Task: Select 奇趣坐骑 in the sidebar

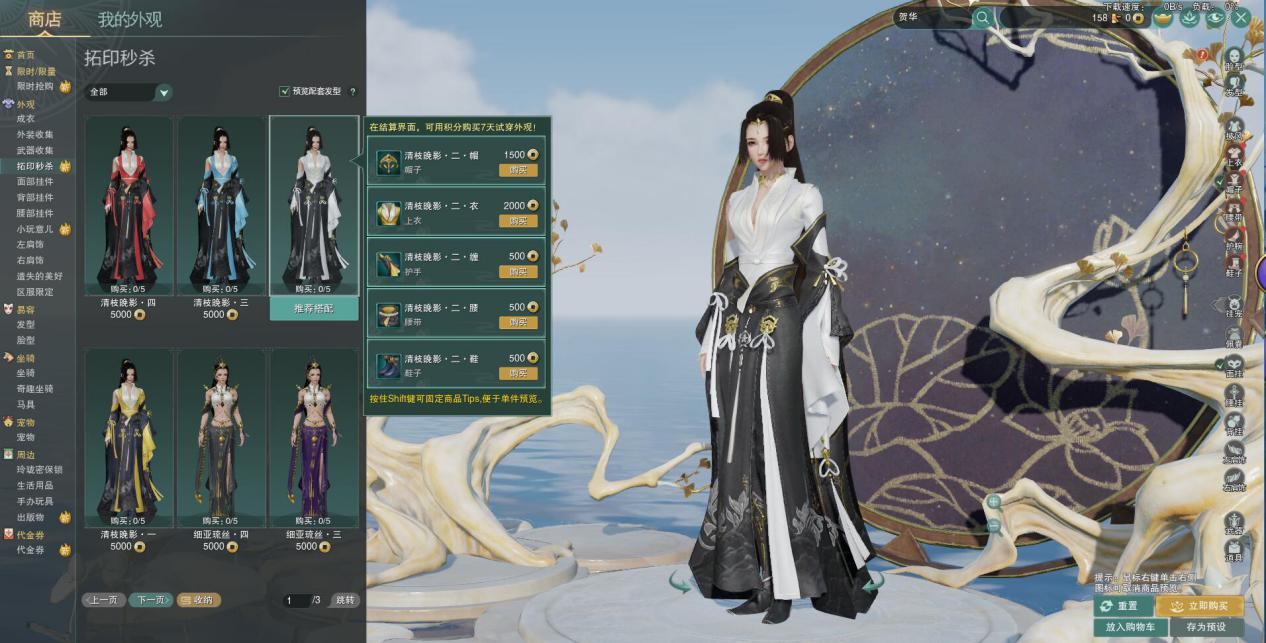Action: tap(36, 389)
